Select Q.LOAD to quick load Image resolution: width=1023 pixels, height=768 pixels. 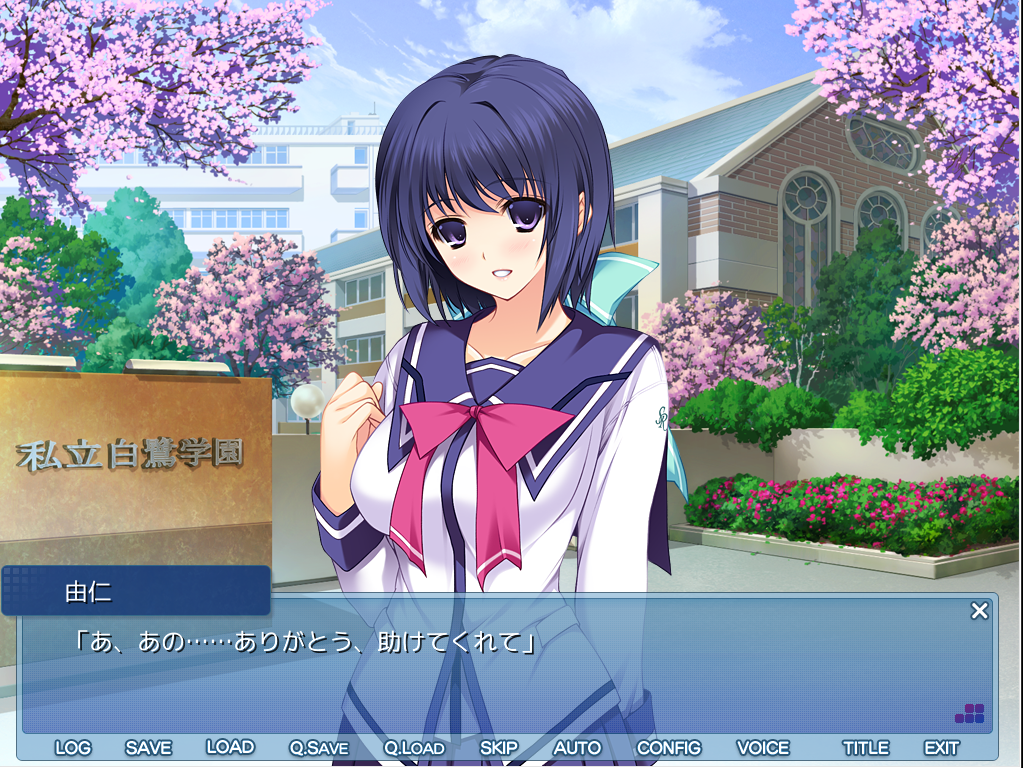click(x=414, y=748)
